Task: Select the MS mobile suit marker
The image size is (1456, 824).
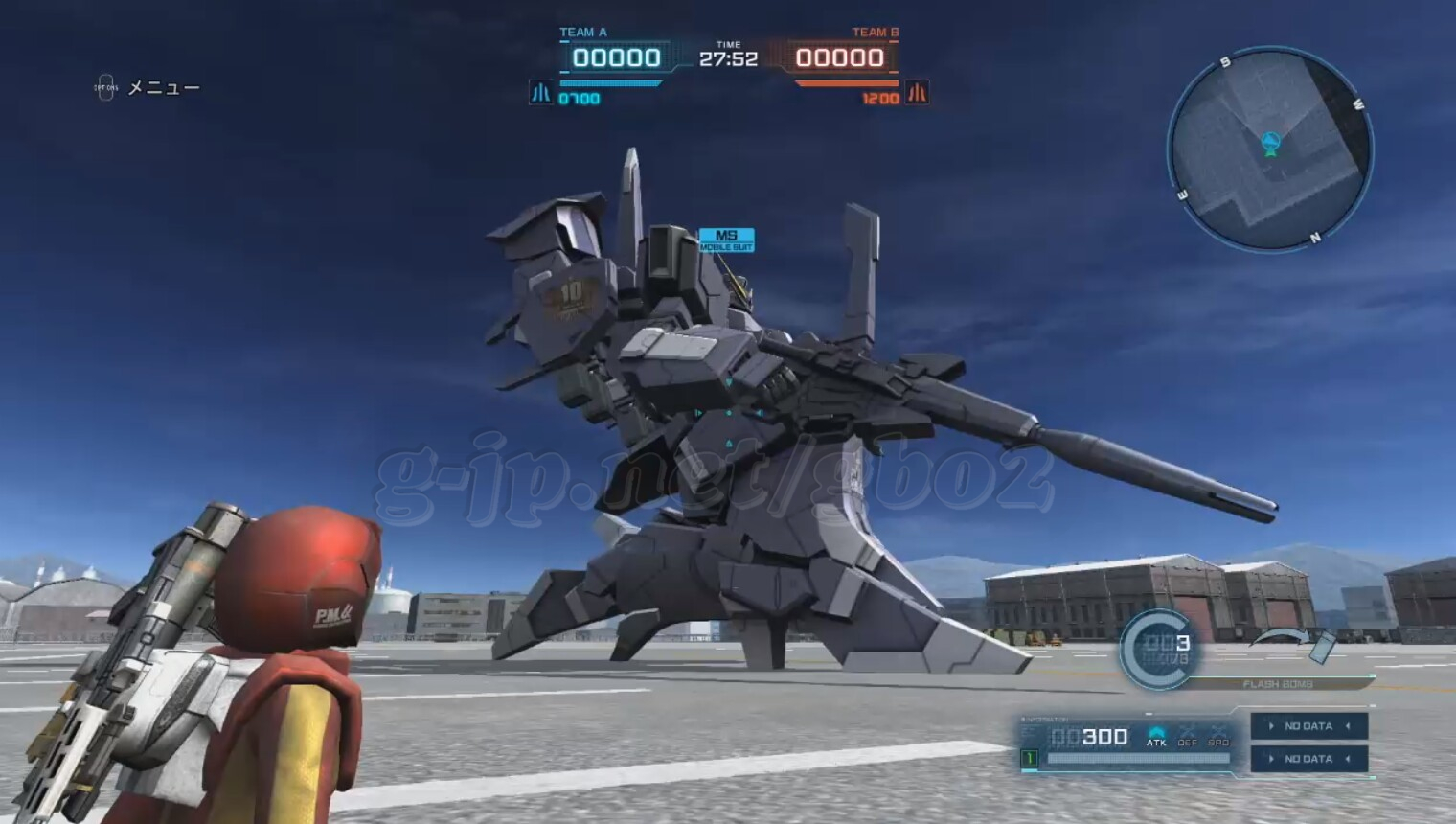Action: [726, 240]
